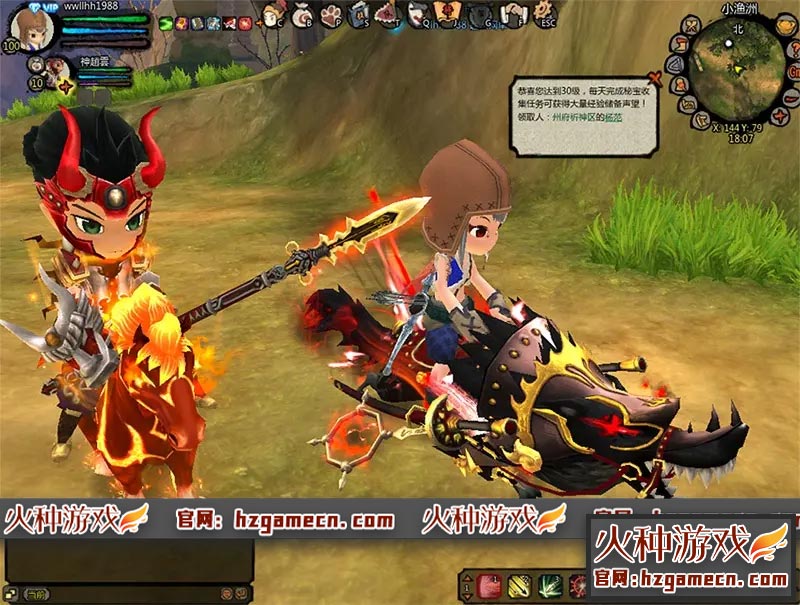This screenshot has height=605, width=800.
Task: Open the handshake friends icon (F)
Action: coord(512,15)
